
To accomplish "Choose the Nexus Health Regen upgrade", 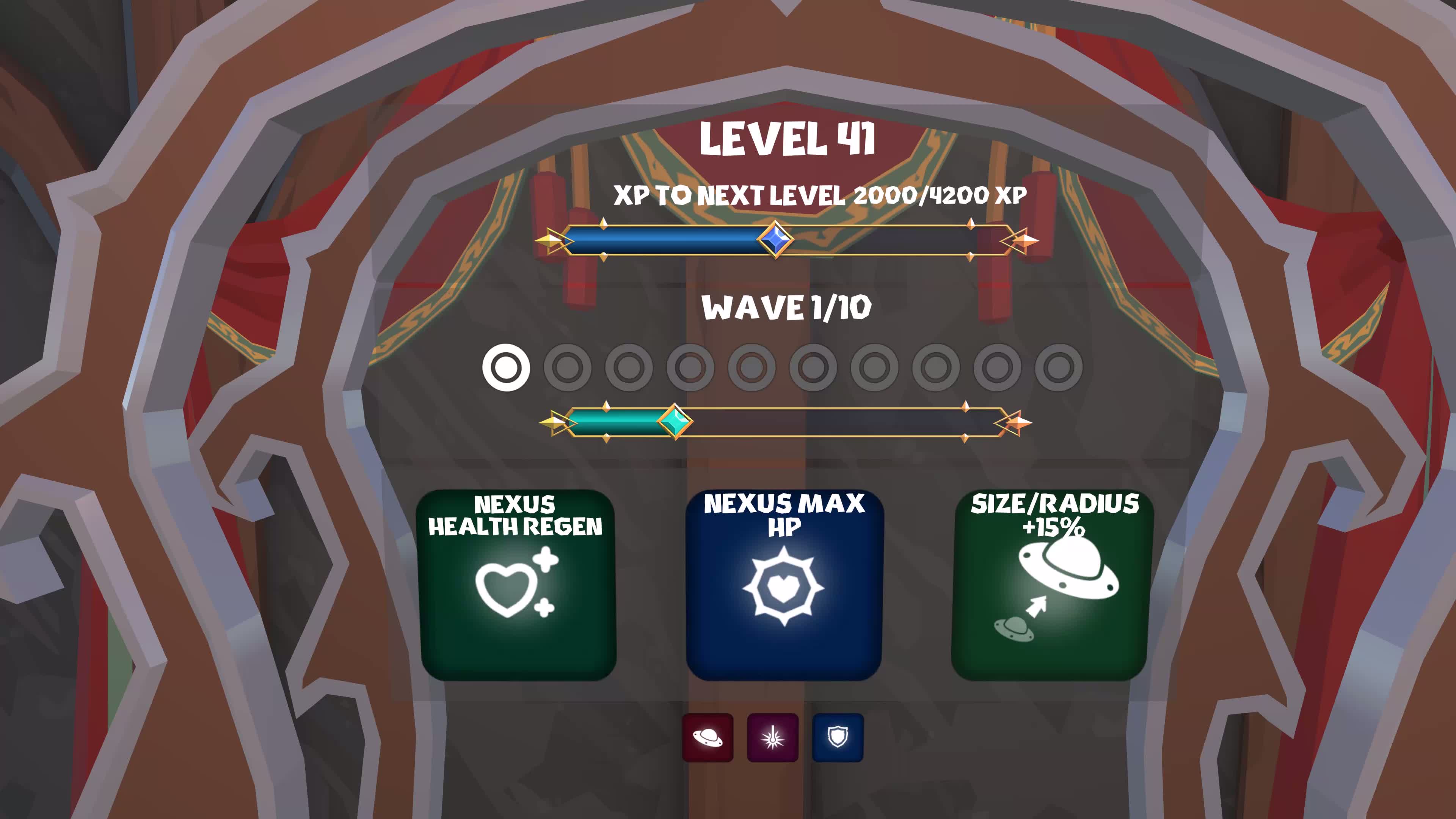I will point(516,585).
